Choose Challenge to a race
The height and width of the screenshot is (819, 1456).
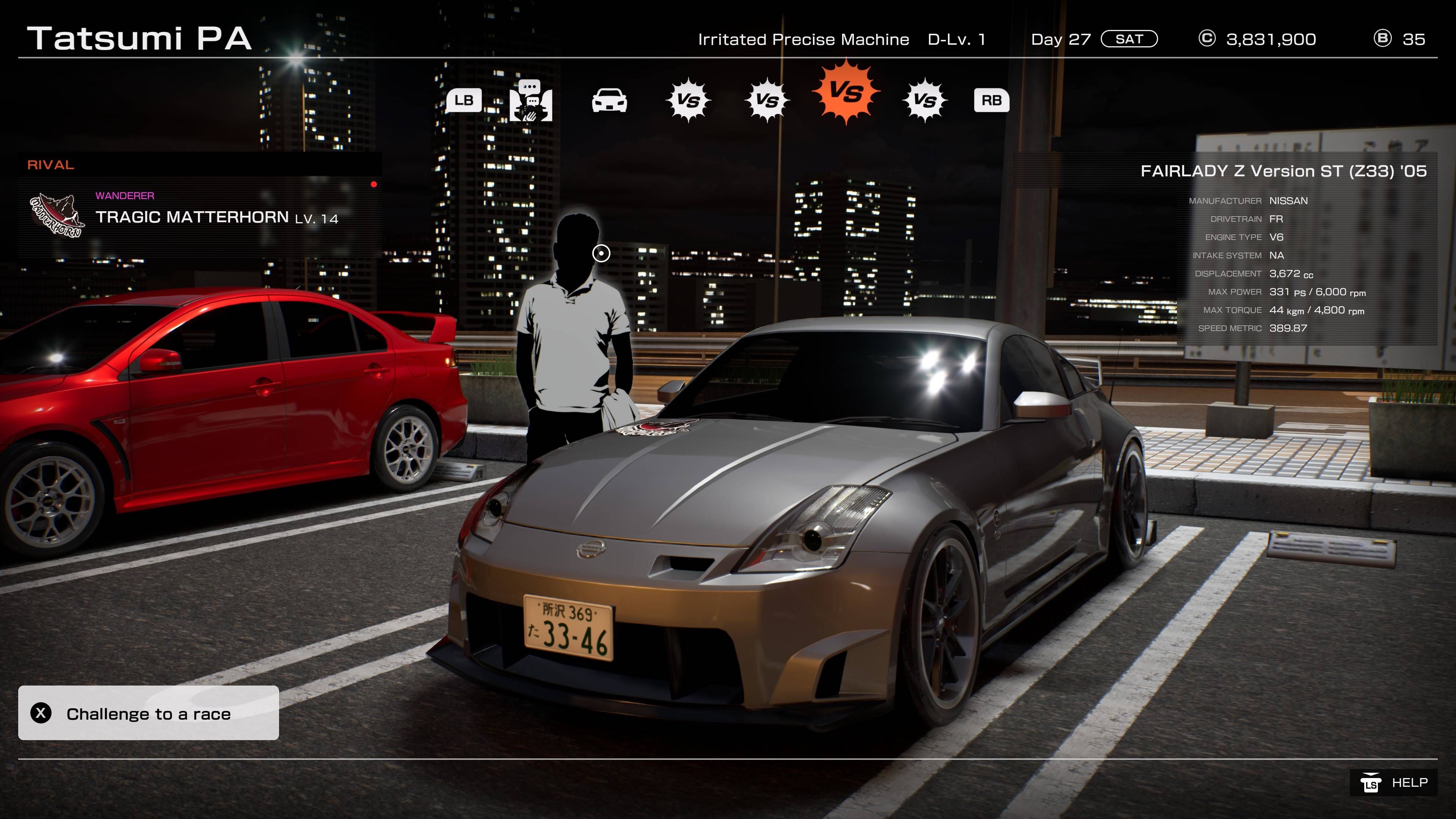(148, 713)
